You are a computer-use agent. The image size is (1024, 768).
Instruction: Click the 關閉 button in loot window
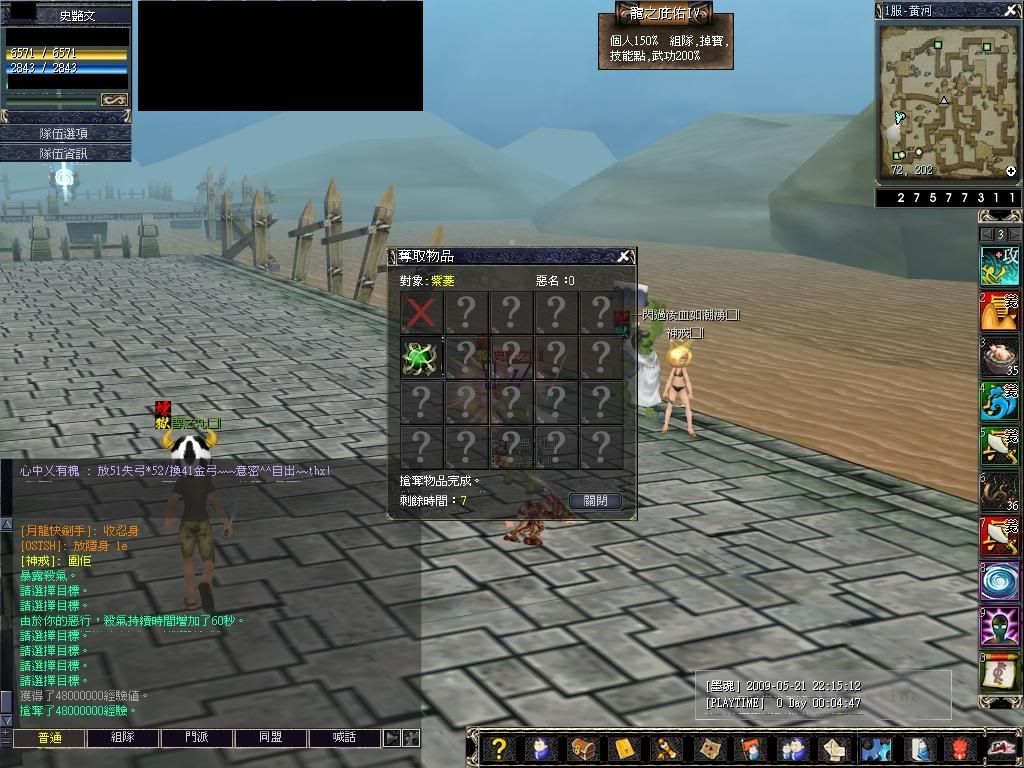point(595,501)
